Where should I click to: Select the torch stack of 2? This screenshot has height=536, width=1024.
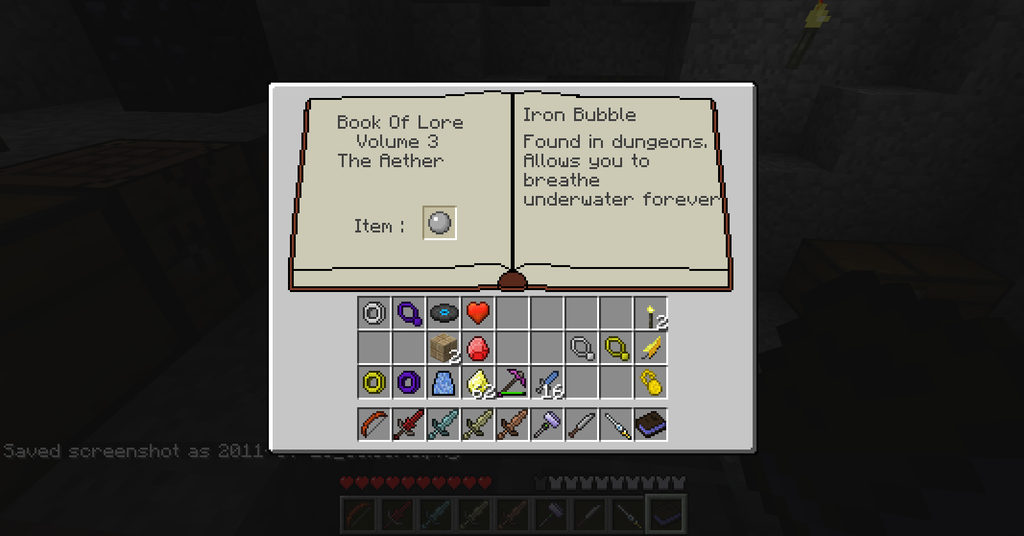(650, 313)
